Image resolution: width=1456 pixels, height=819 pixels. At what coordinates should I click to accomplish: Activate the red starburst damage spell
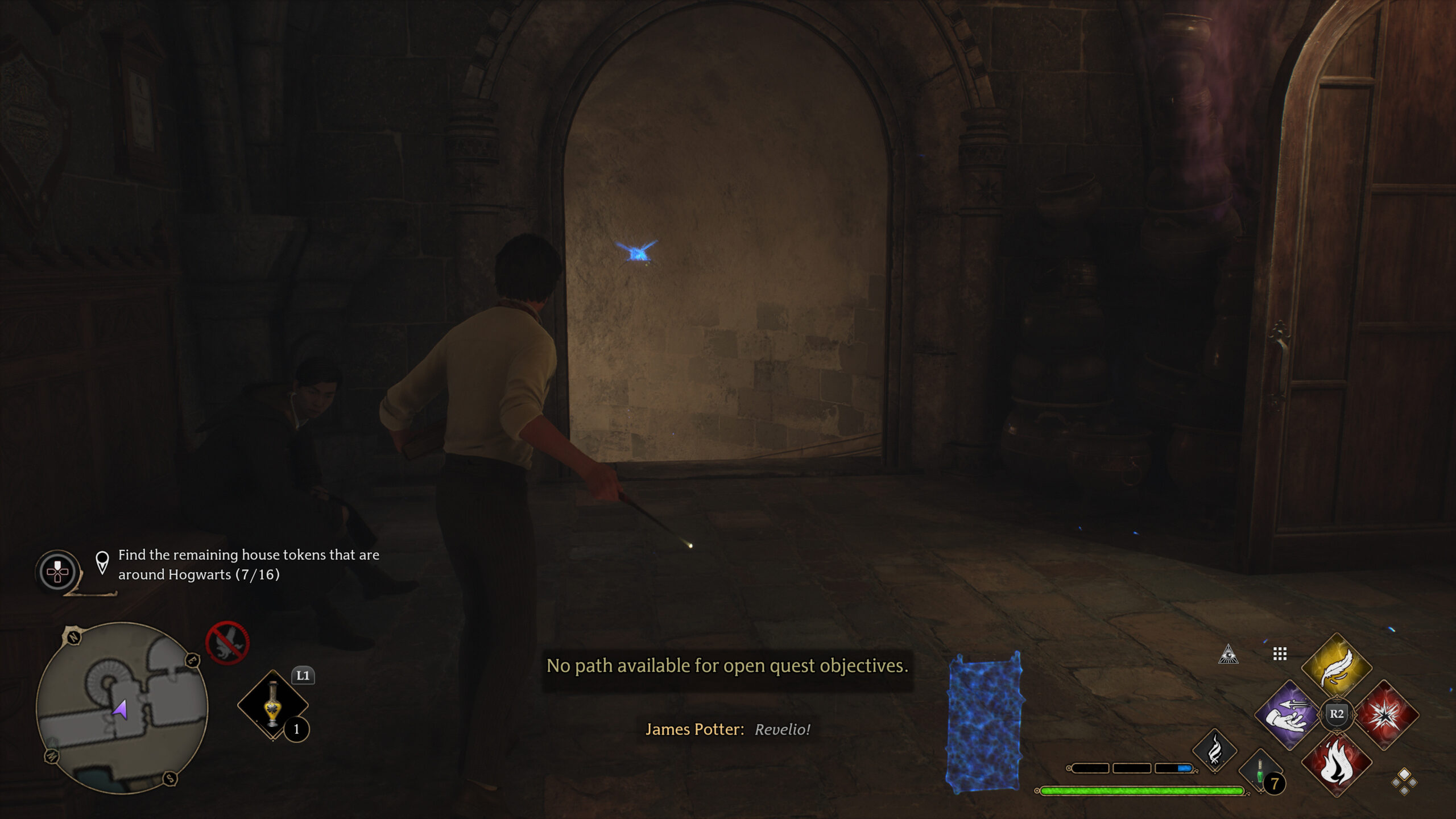(x=1385, y=715)
